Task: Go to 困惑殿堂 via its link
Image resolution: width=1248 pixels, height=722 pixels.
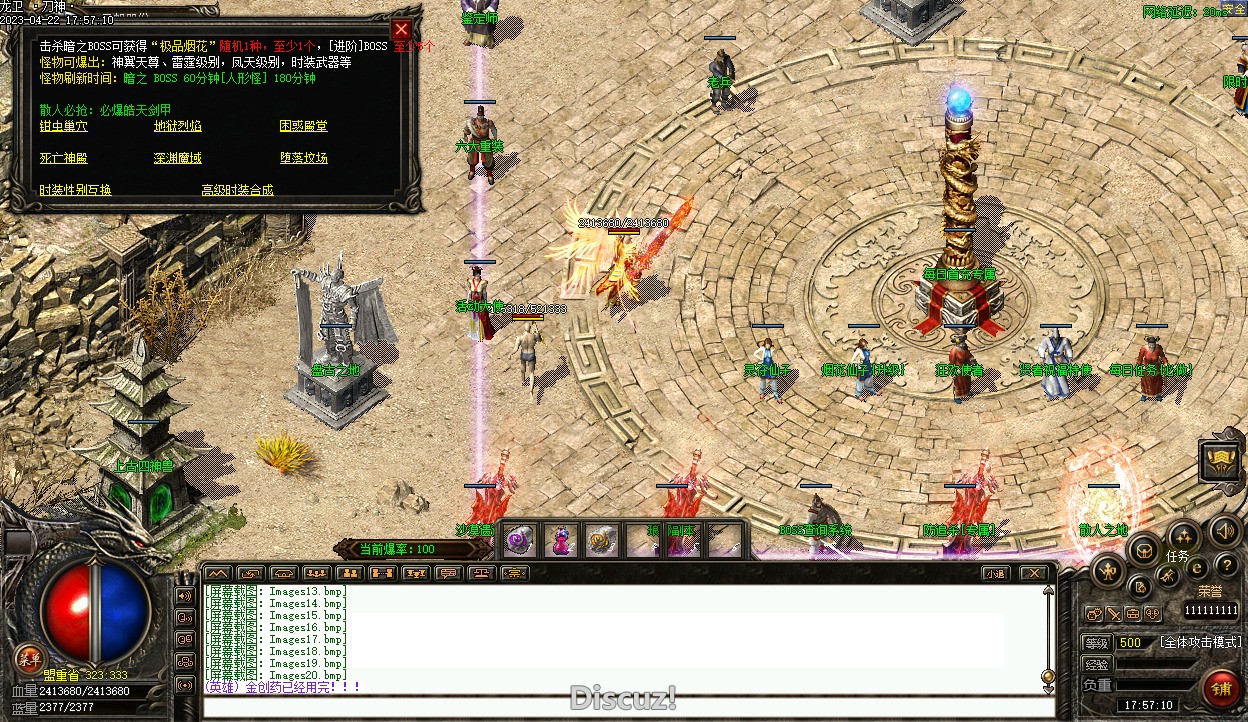Action: (x=303, y=126)
